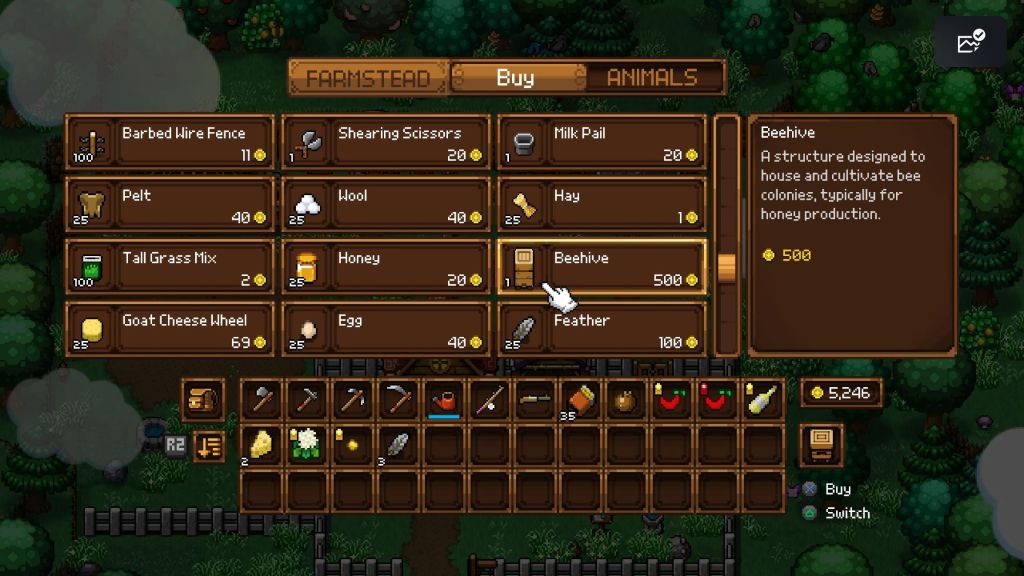The width and height of the screenshot is (1024, 576).
Task: Select the Egg shop listing
Action: point(385,330)
